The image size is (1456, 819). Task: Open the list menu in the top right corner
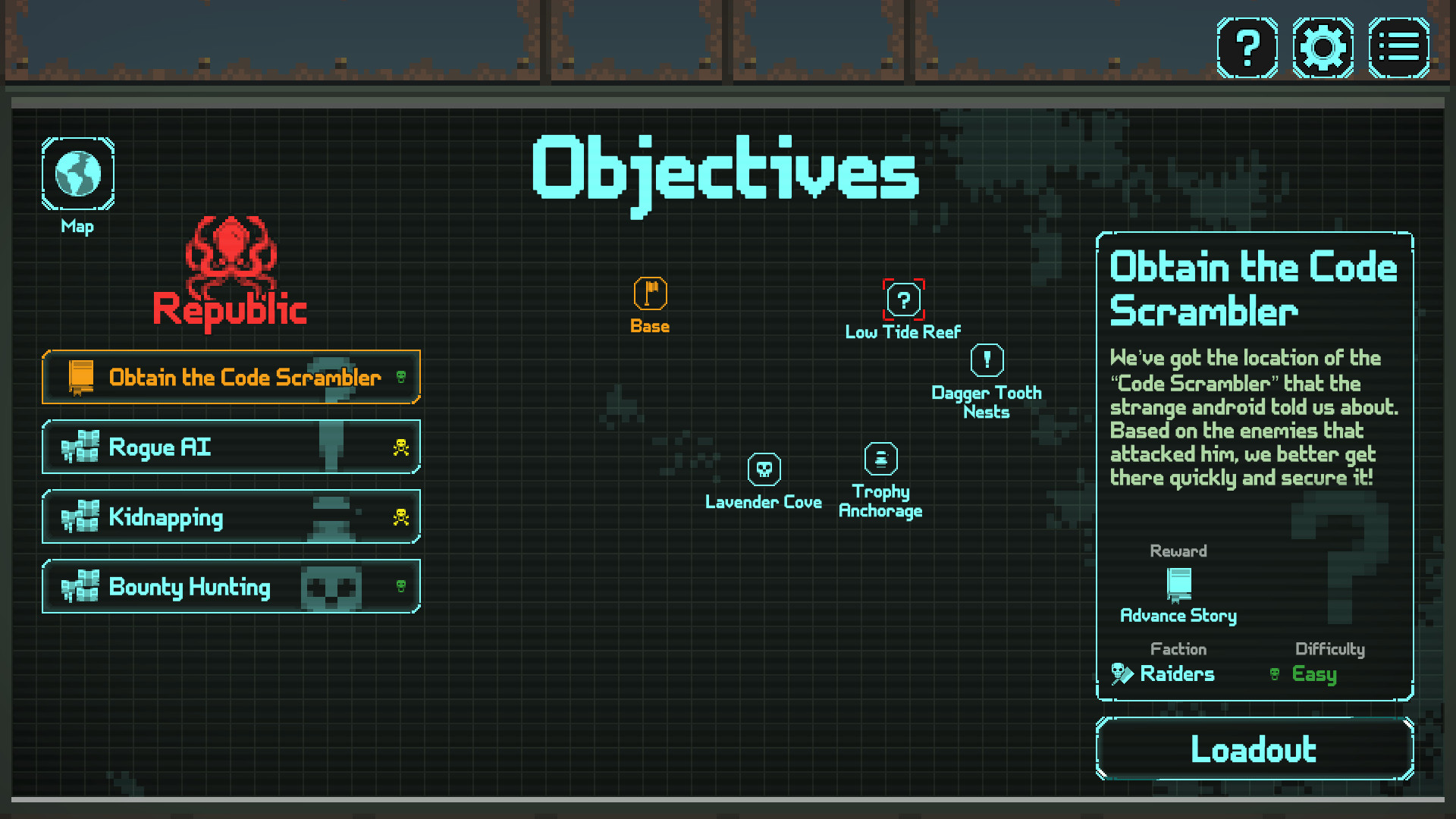(1399, 47)
